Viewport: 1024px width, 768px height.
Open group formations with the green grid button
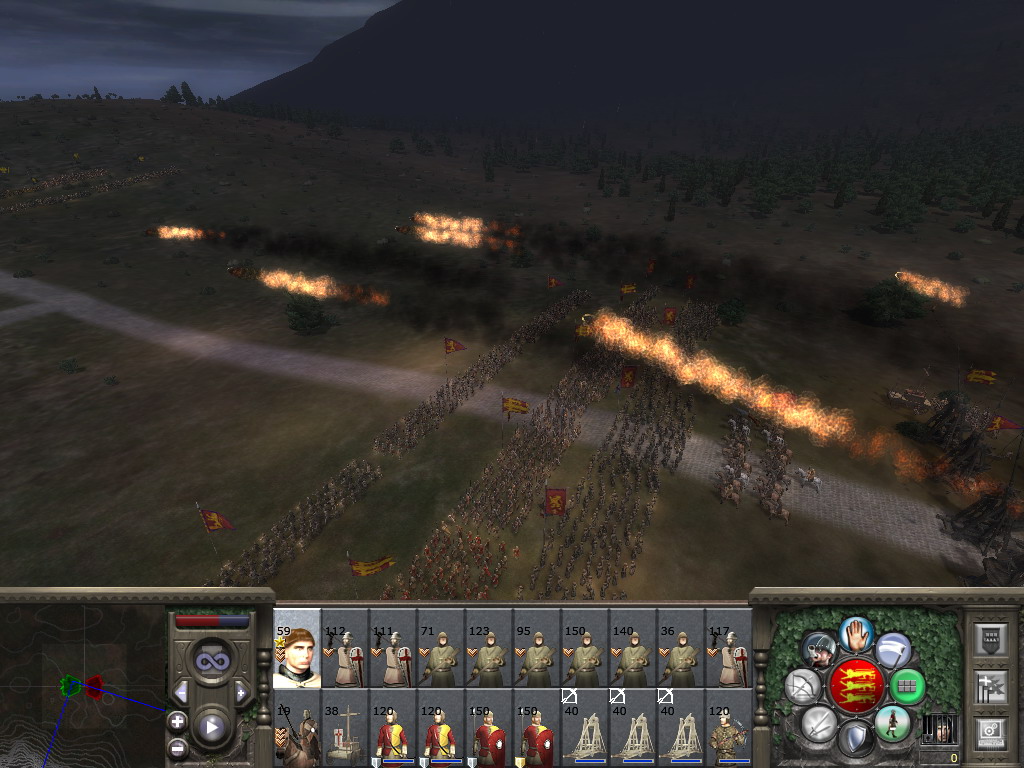(x=907, y=686)
